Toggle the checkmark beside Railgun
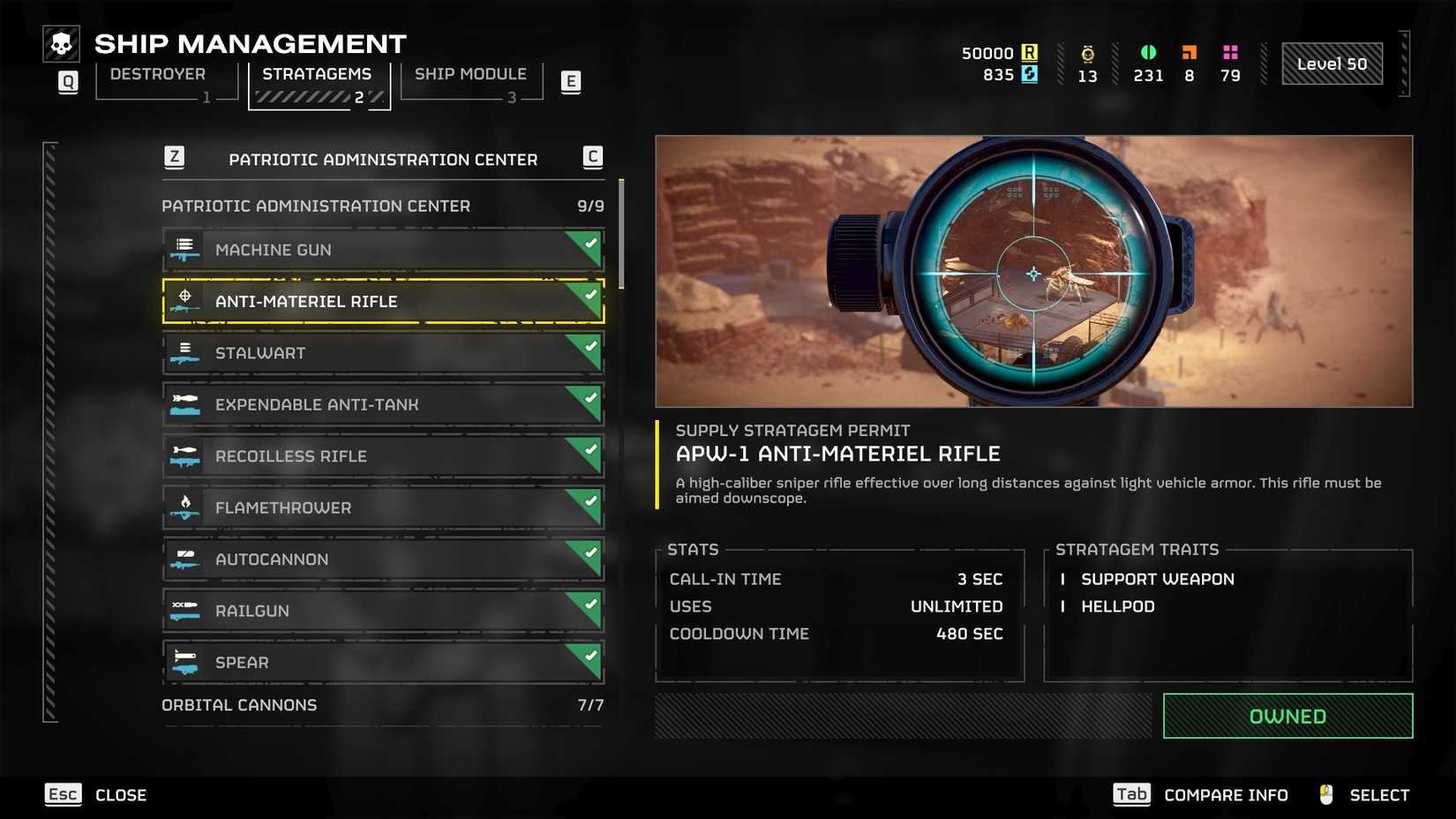 (x=589, y=605)
